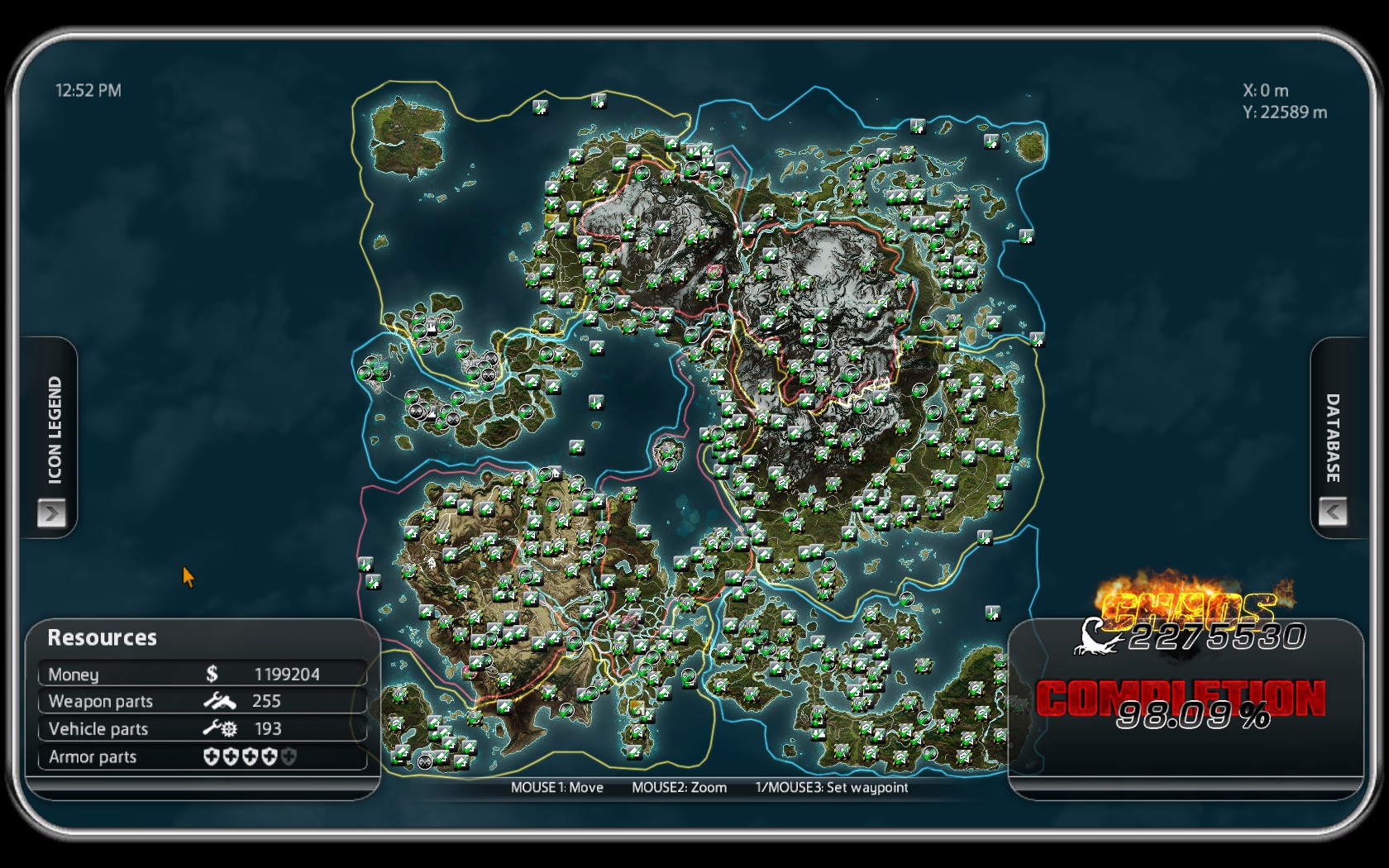Click the fourth filled shield in Armor parts
The height and width of the screenshot is (868, 1389).
[269, 757]
